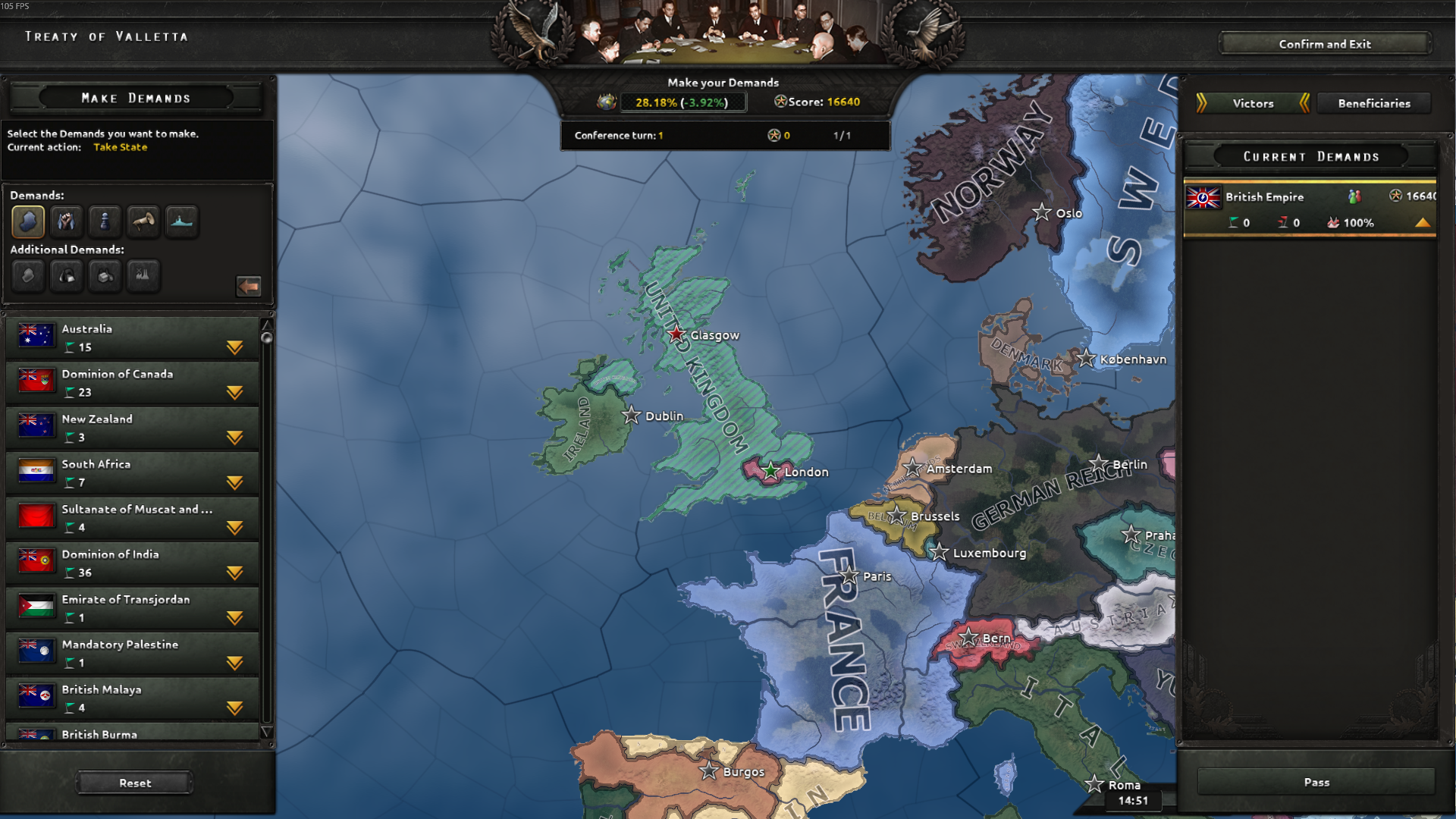The image size is (1456, 819).
Task: Click the first Additional Demands icon
Action: (x=28, y=276)
